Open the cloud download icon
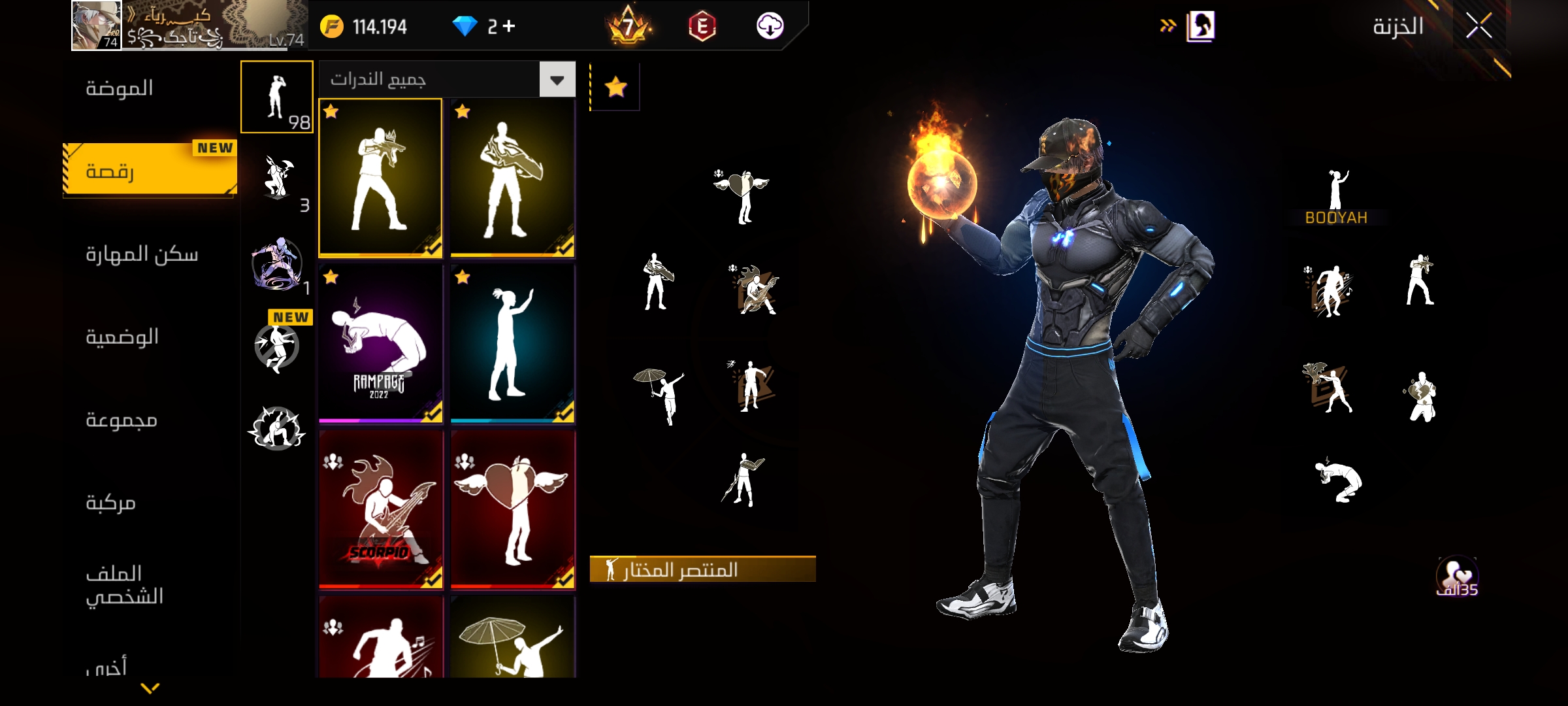 coord(770,26)
